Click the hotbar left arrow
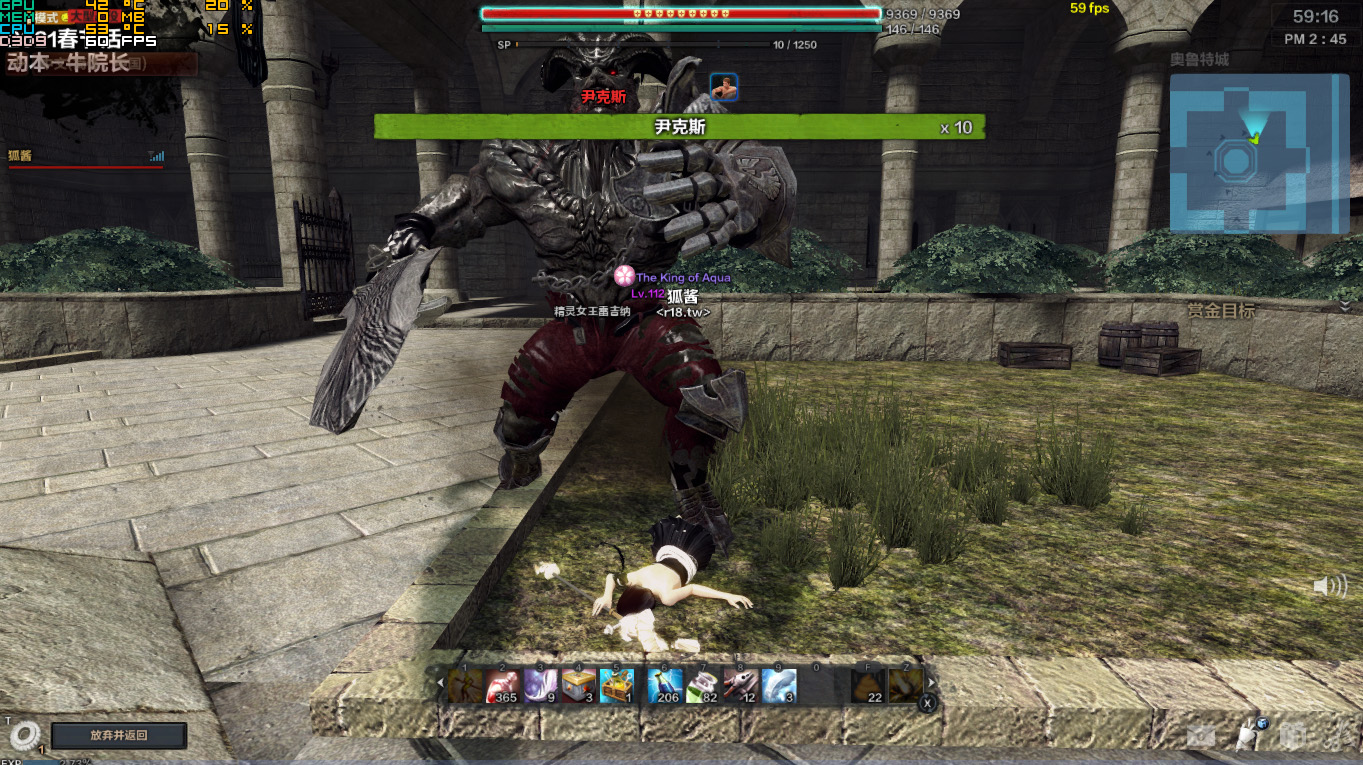The image size is (1363, 765). [x=440, y=683]
